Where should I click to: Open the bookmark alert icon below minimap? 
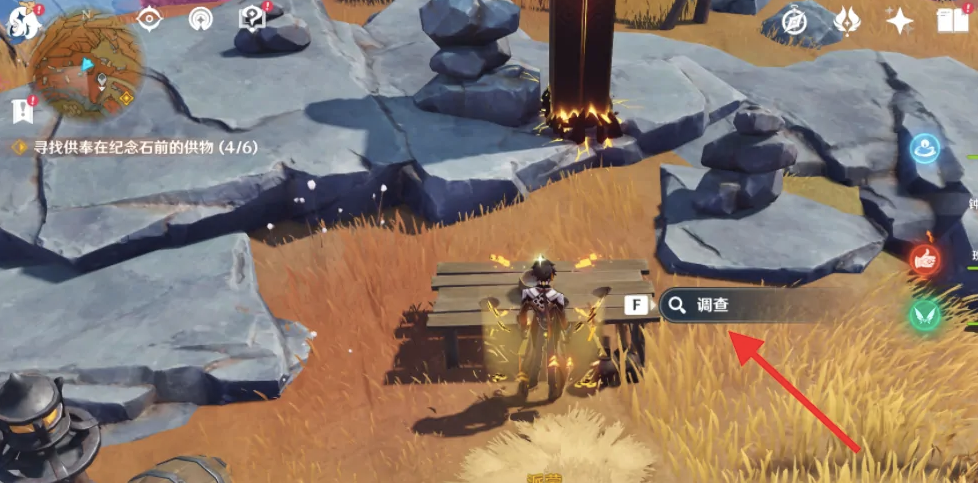[21, 110]
